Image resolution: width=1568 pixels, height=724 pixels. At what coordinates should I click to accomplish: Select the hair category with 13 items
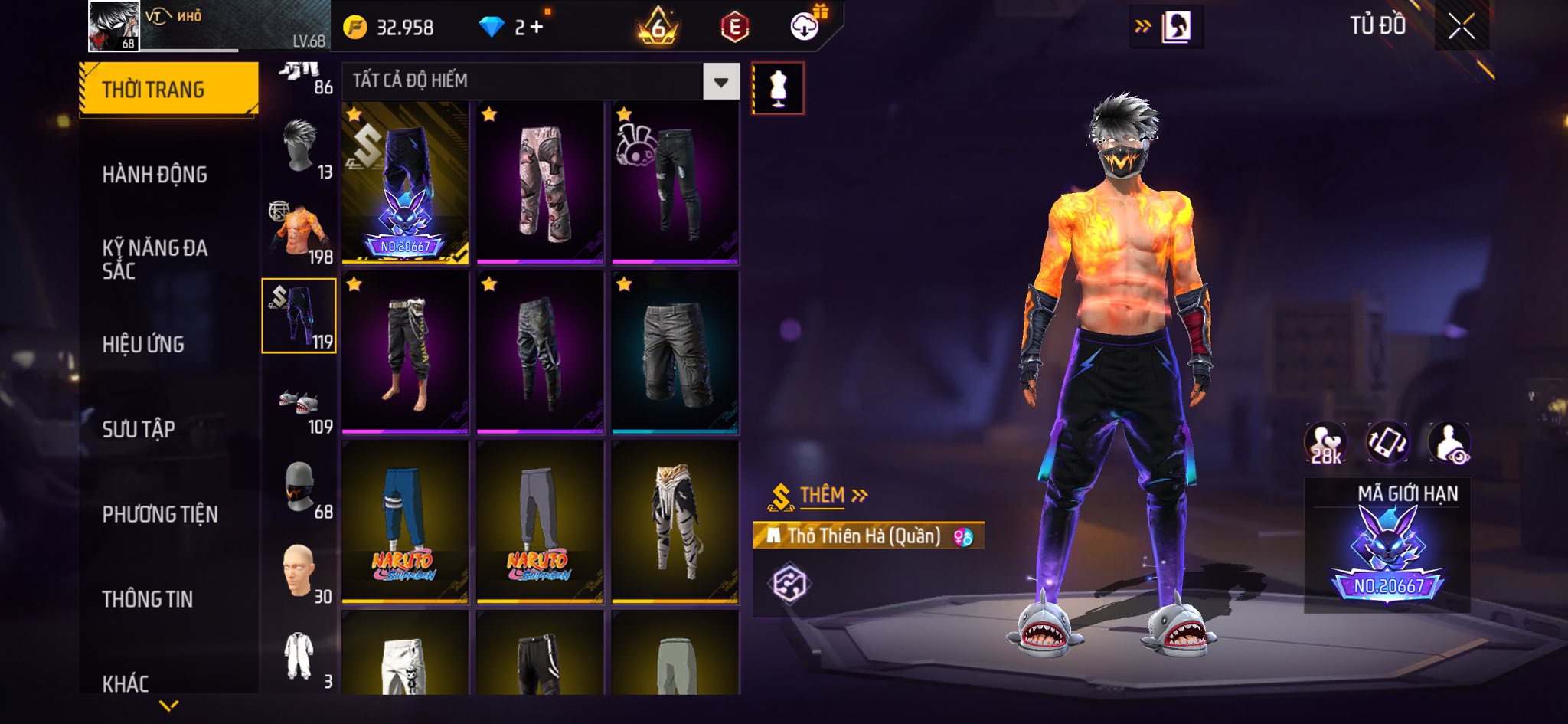tap(300, 148)
